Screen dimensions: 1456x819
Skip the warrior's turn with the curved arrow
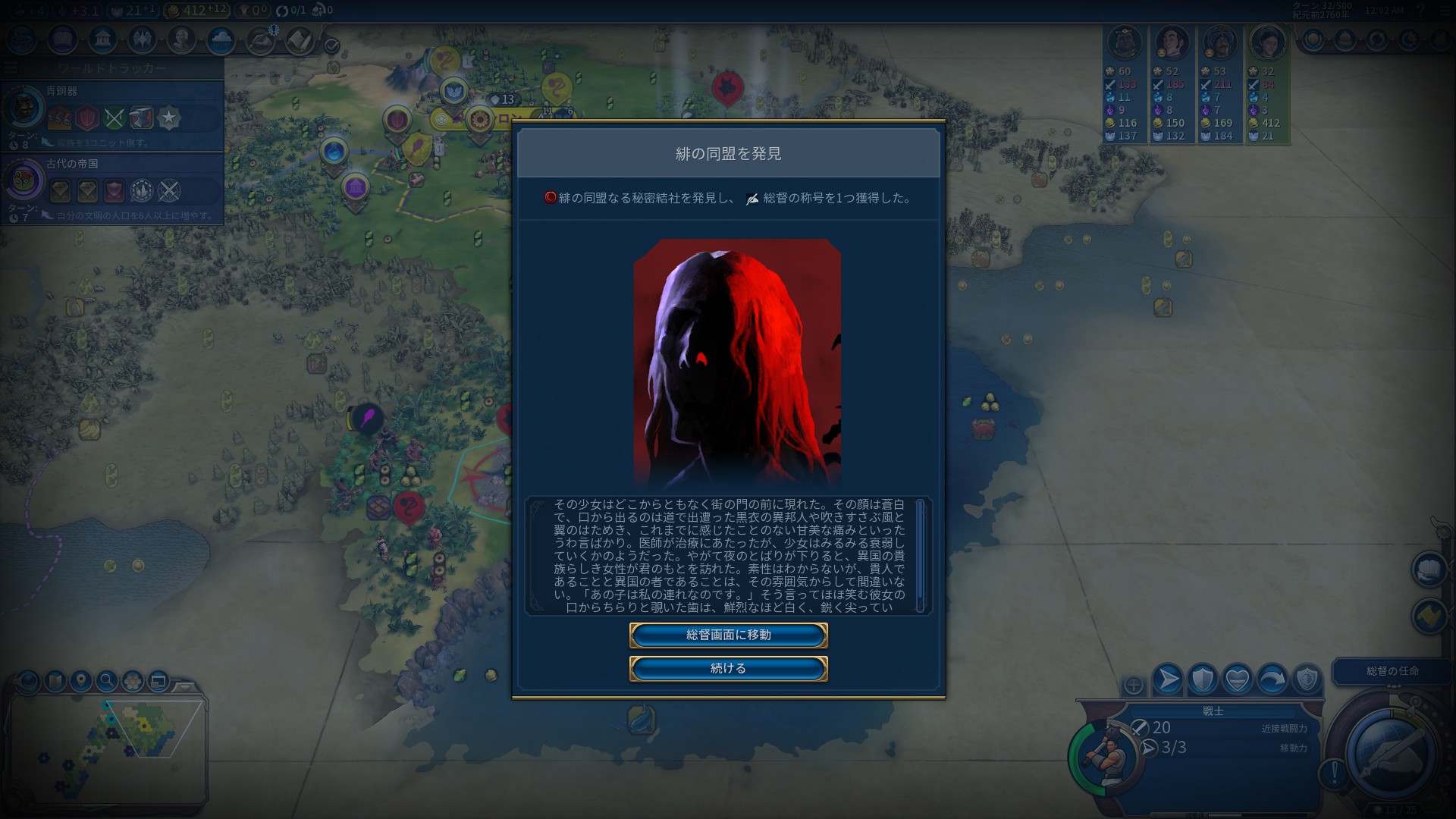pos(1272,679)
